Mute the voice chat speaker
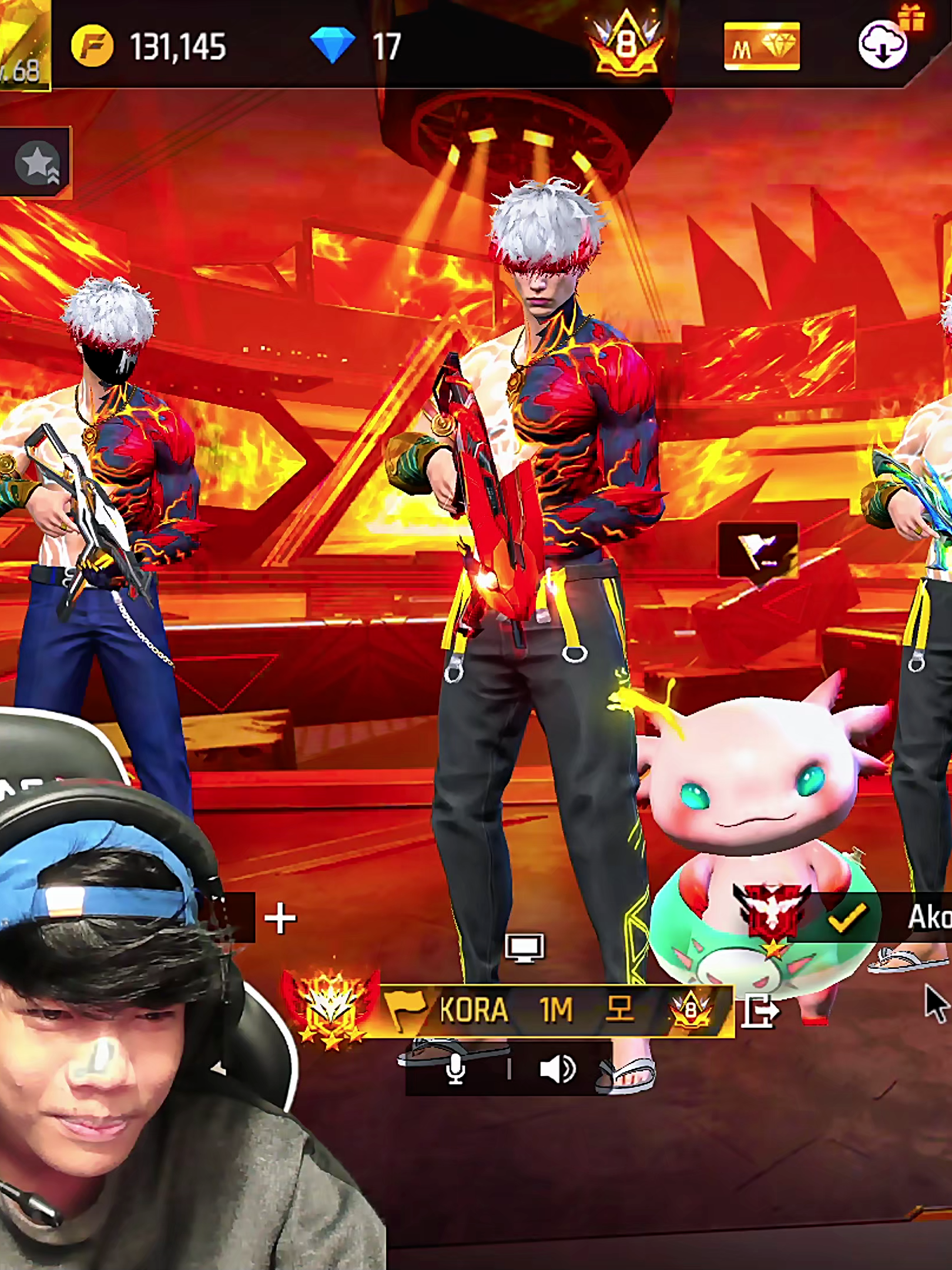 point(558,1069)
